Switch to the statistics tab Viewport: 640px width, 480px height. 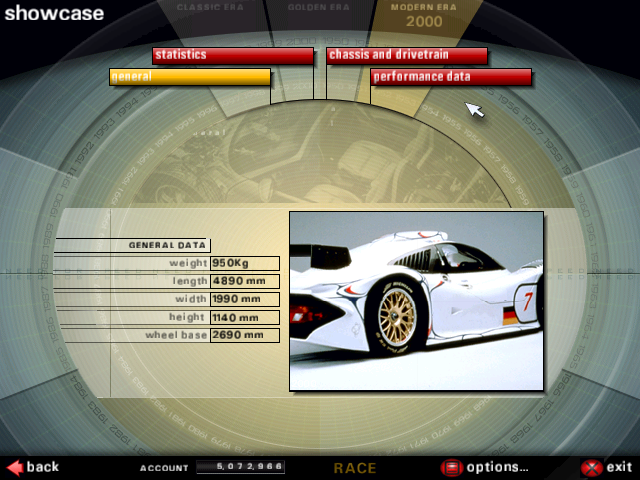point(233,55)
